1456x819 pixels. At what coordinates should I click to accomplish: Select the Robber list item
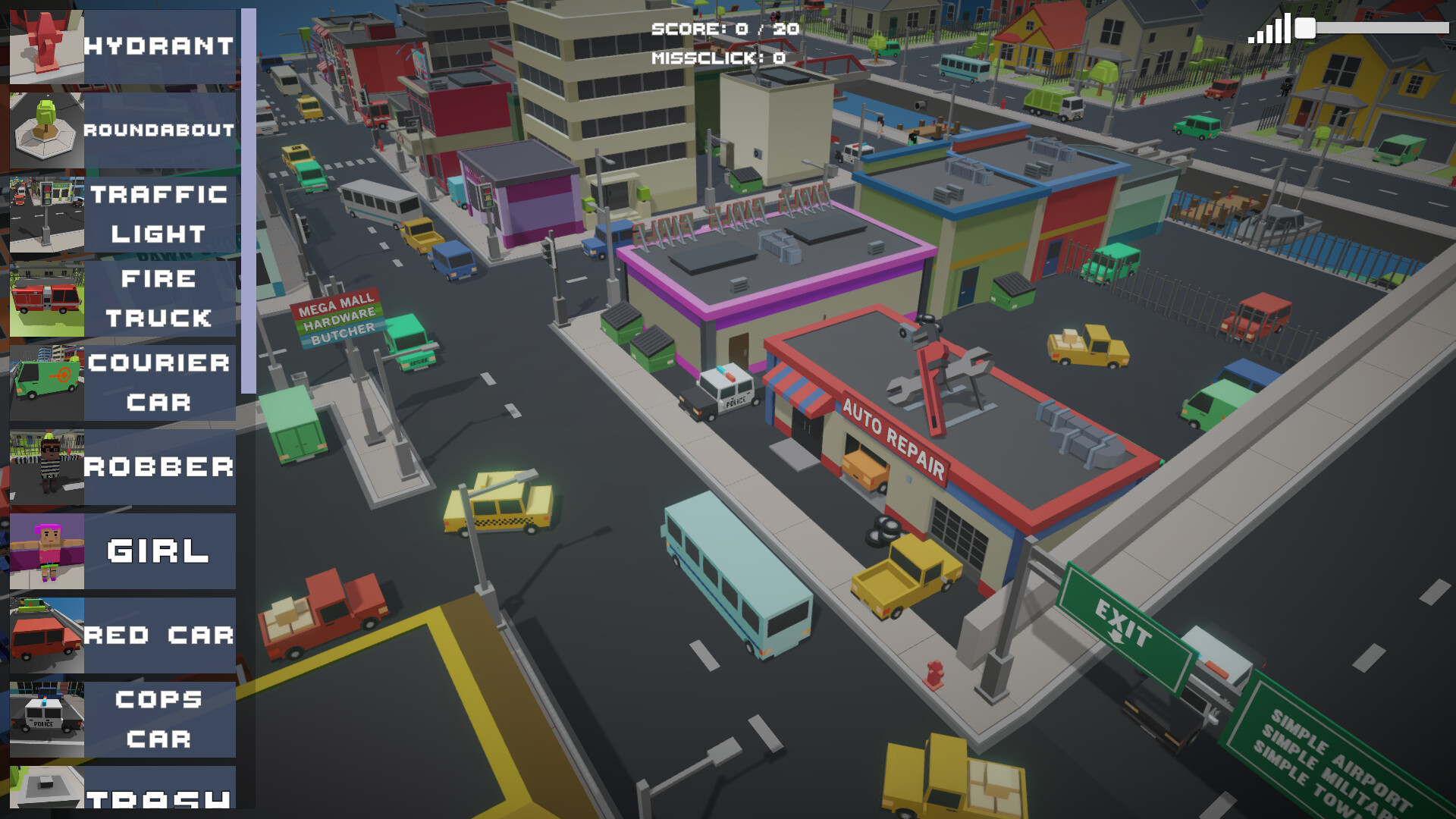[x=123, y=467]
